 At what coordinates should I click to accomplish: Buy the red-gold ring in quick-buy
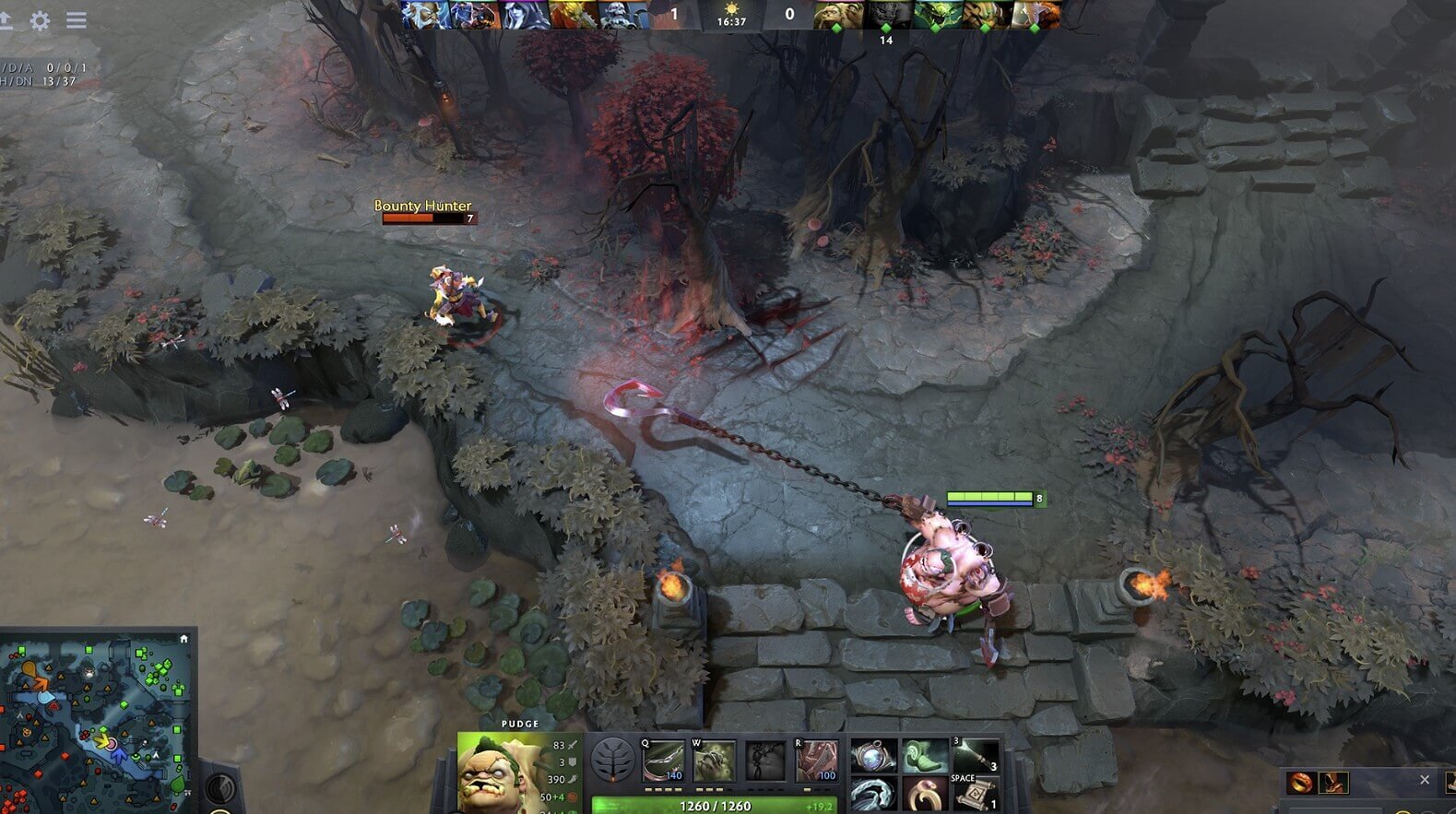1302,783
